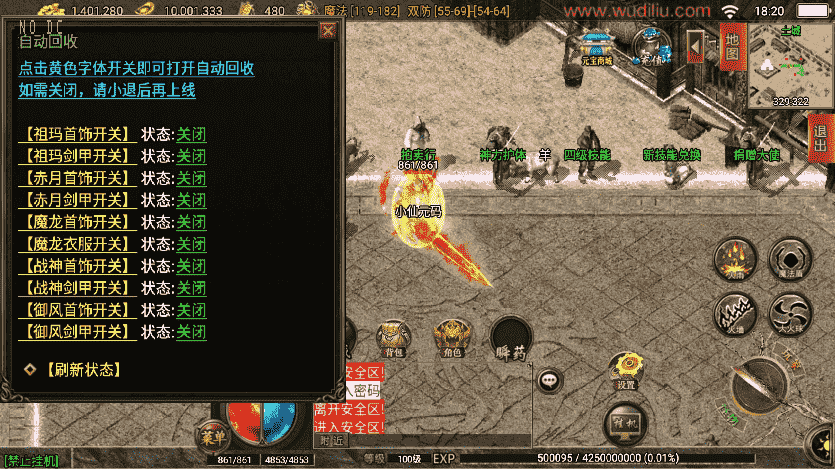Open the 角色 character sheet
The width and height of the screenshot is (835, 469).
click(x=451, y=338)
